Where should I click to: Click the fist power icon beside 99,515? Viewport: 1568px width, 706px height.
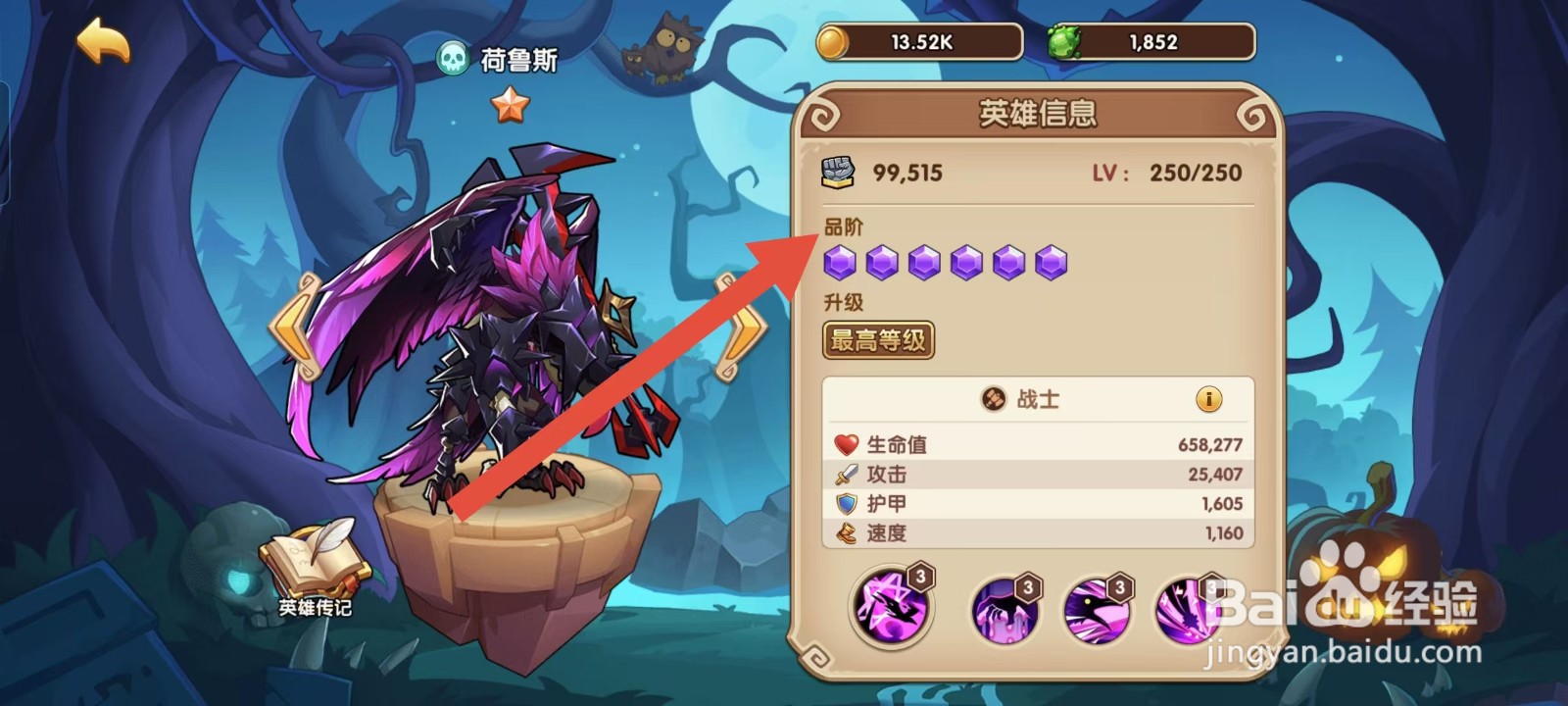(x=838, y=173)
